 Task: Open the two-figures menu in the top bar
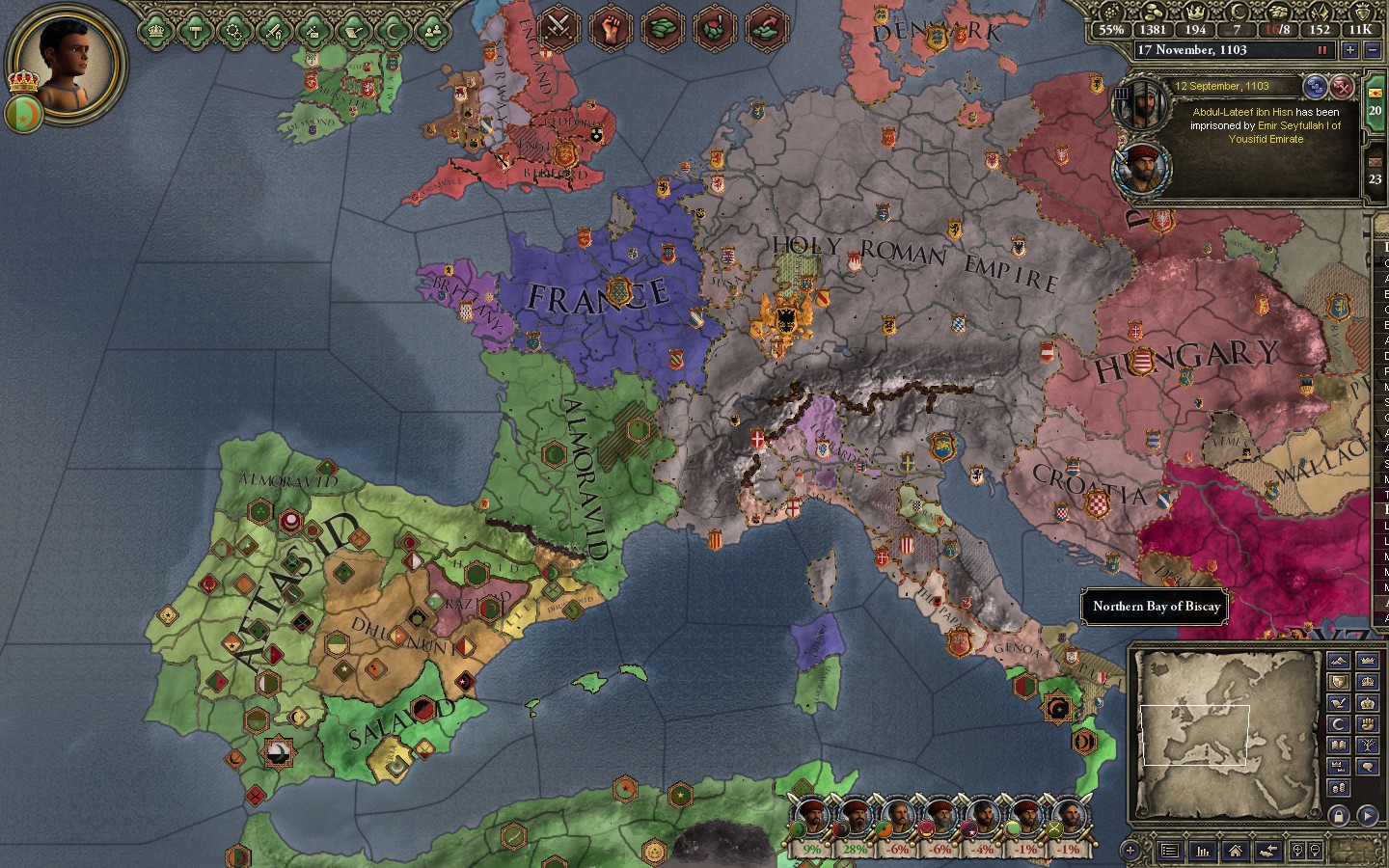click(434, 31)
